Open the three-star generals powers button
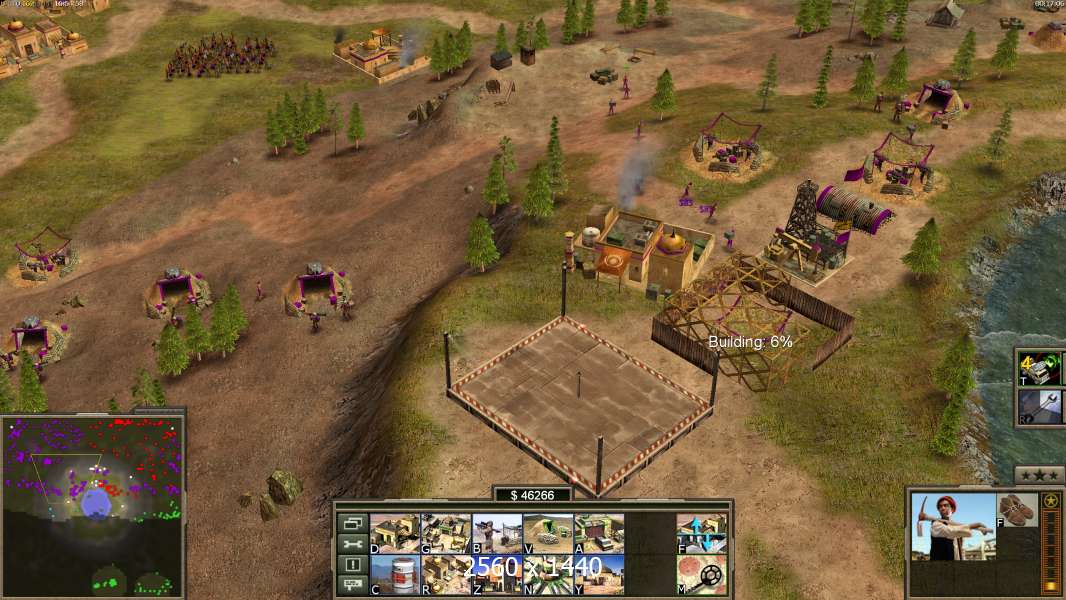The width and height of the screenshot is (1066, 600). point(1039,474)
